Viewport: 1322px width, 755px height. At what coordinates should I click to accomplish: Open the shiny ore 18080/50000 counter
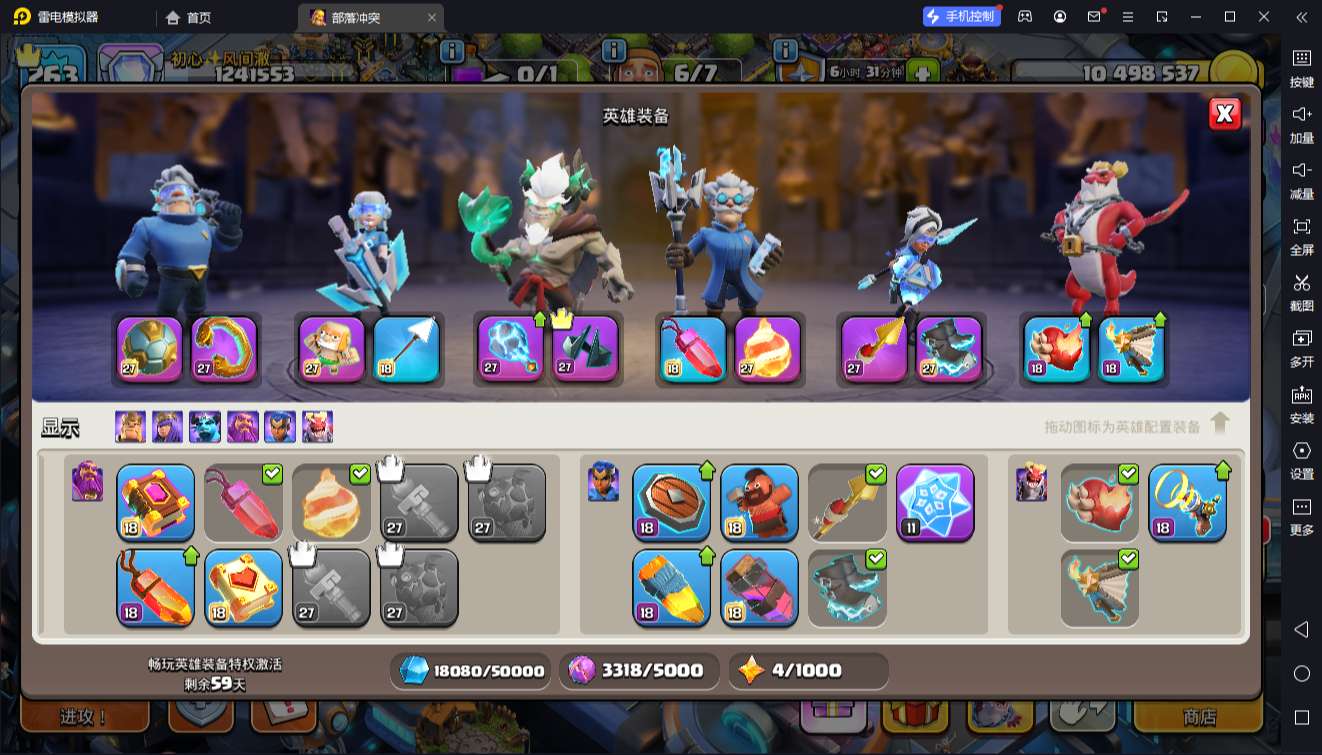click(x=470, y=671)
